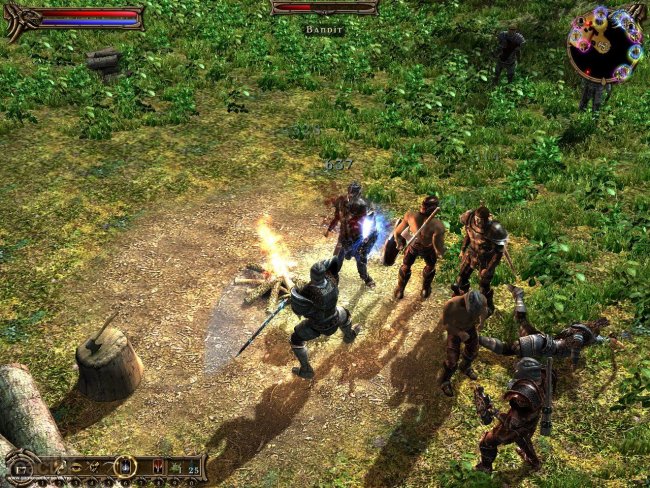Use the red health potion slot
650x488 pixels.
158,466
